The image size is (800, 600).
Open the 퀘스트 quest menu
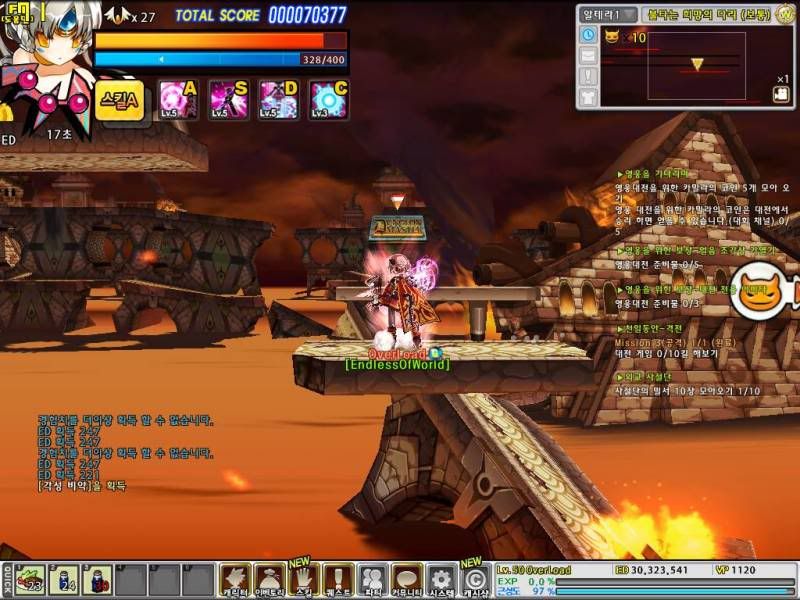[x=339, y=580]
